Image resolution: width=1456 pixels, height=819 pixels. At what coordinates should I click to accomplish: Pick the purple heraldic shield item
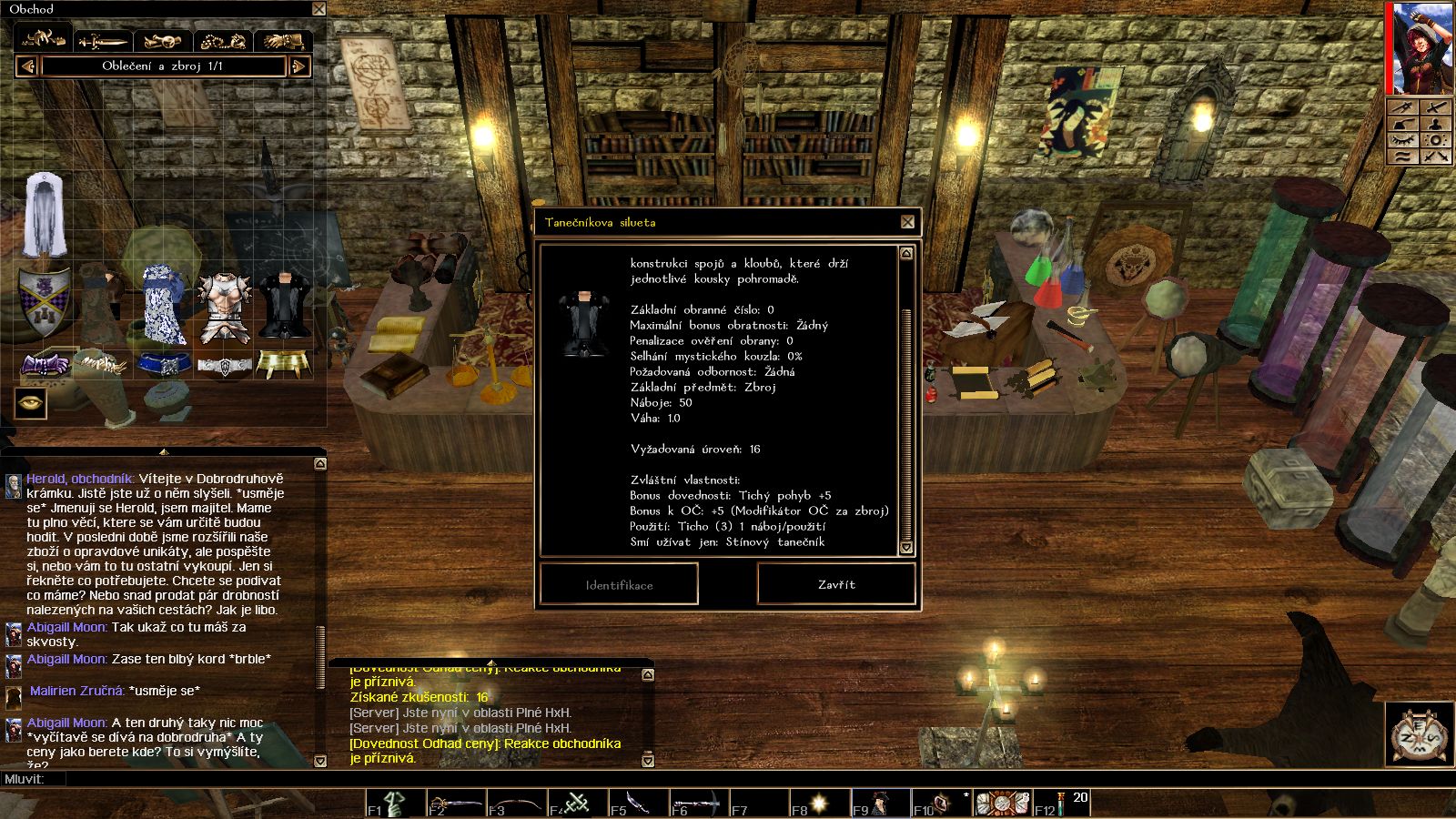[45, 298]
